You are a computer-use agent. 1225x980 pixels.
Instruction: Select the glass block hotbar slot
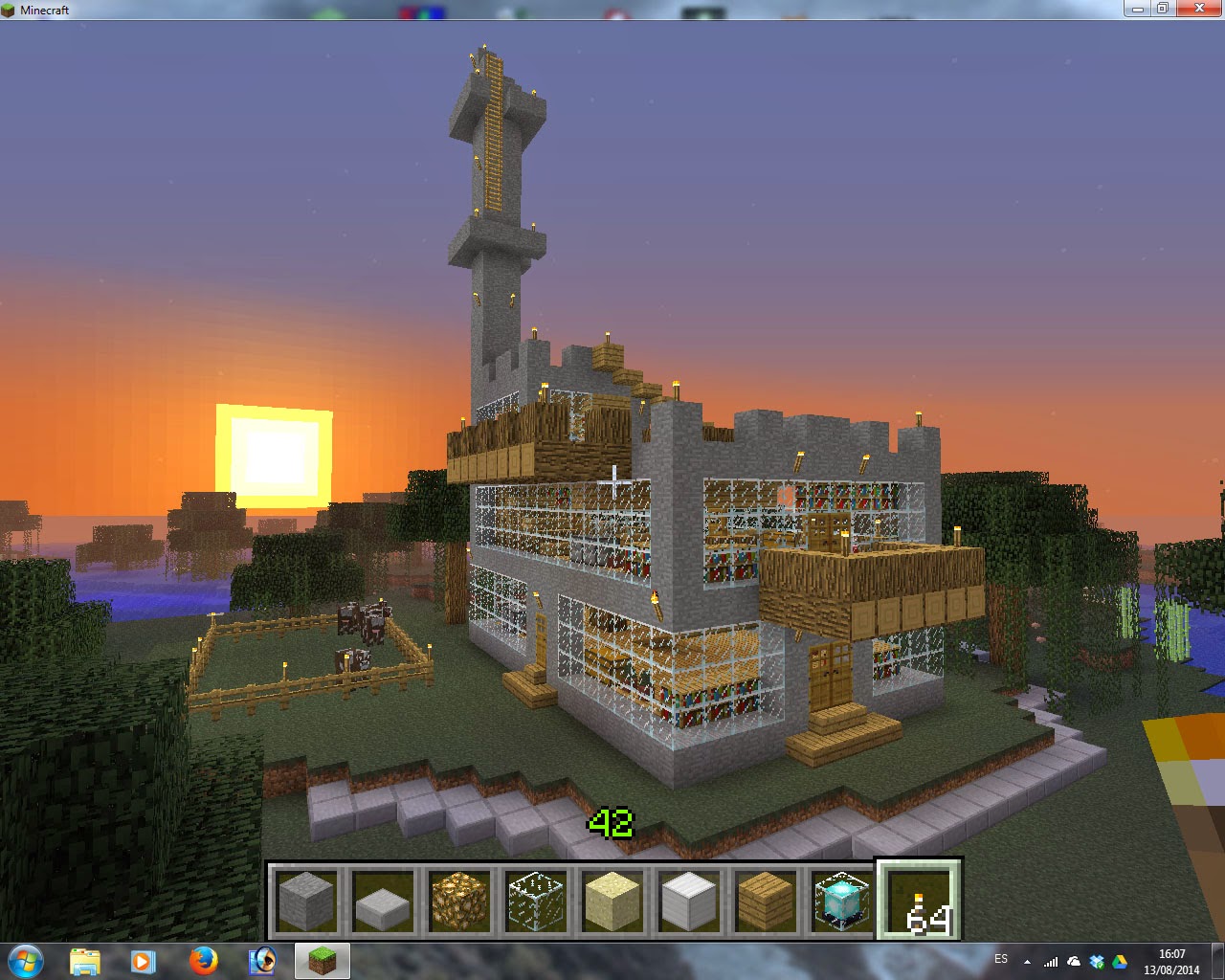(x=534, y=900)
